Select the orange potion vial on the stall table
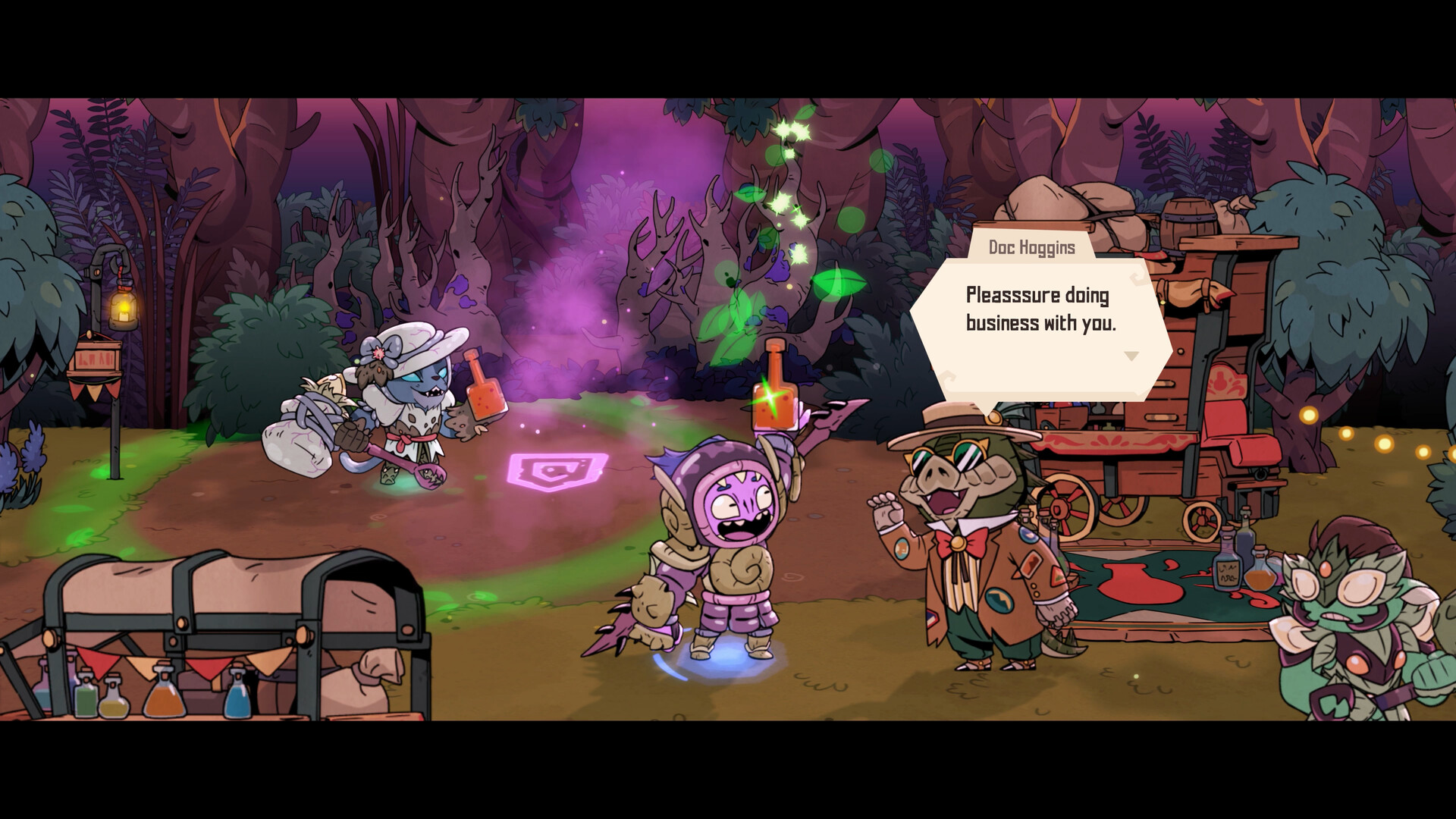The width and height of the screenshot is (1456, 819). 165,701
